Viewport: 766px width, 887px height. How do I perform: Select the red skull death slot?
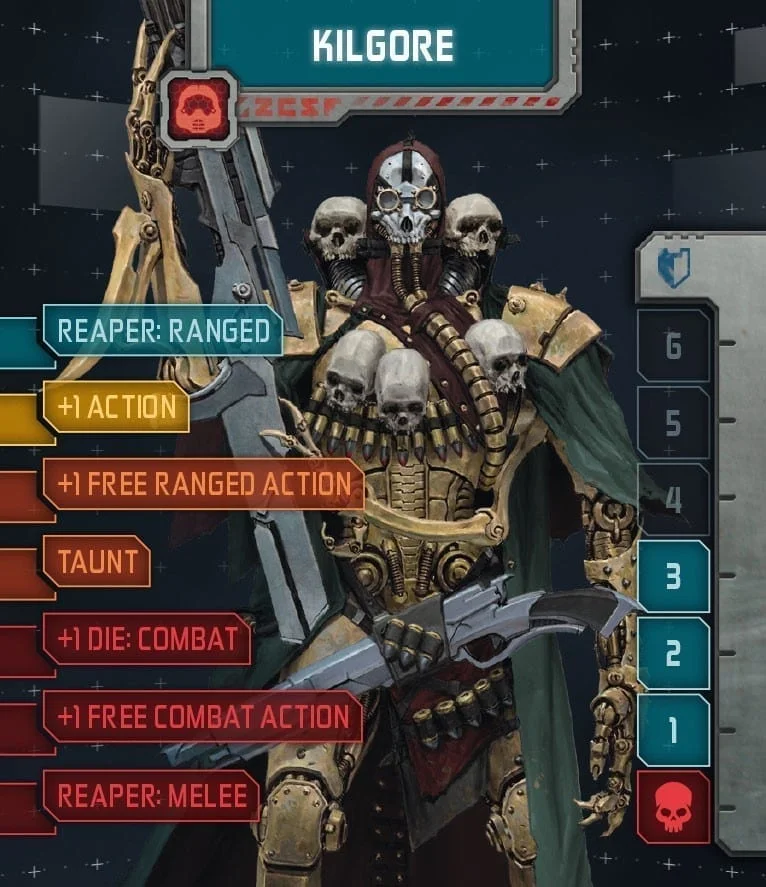click(x=673, y=807)
